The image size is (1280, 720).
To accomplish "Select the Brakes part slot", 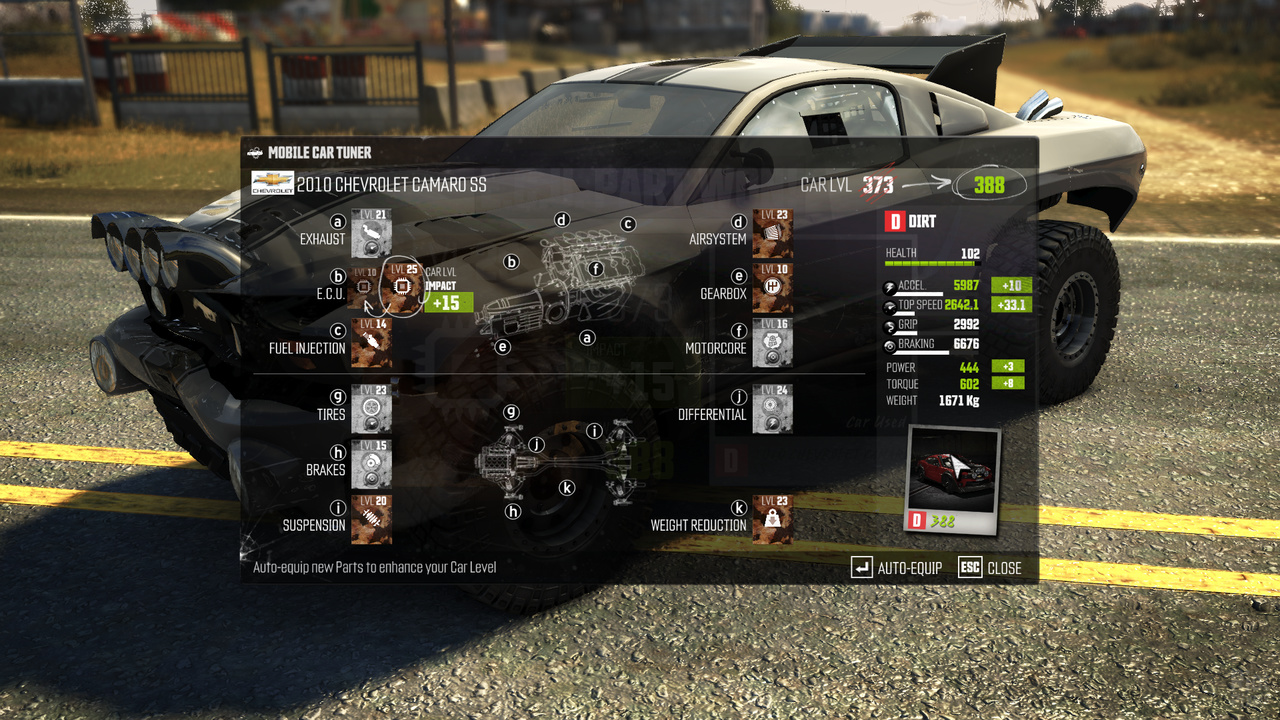I will click(371, 464).
